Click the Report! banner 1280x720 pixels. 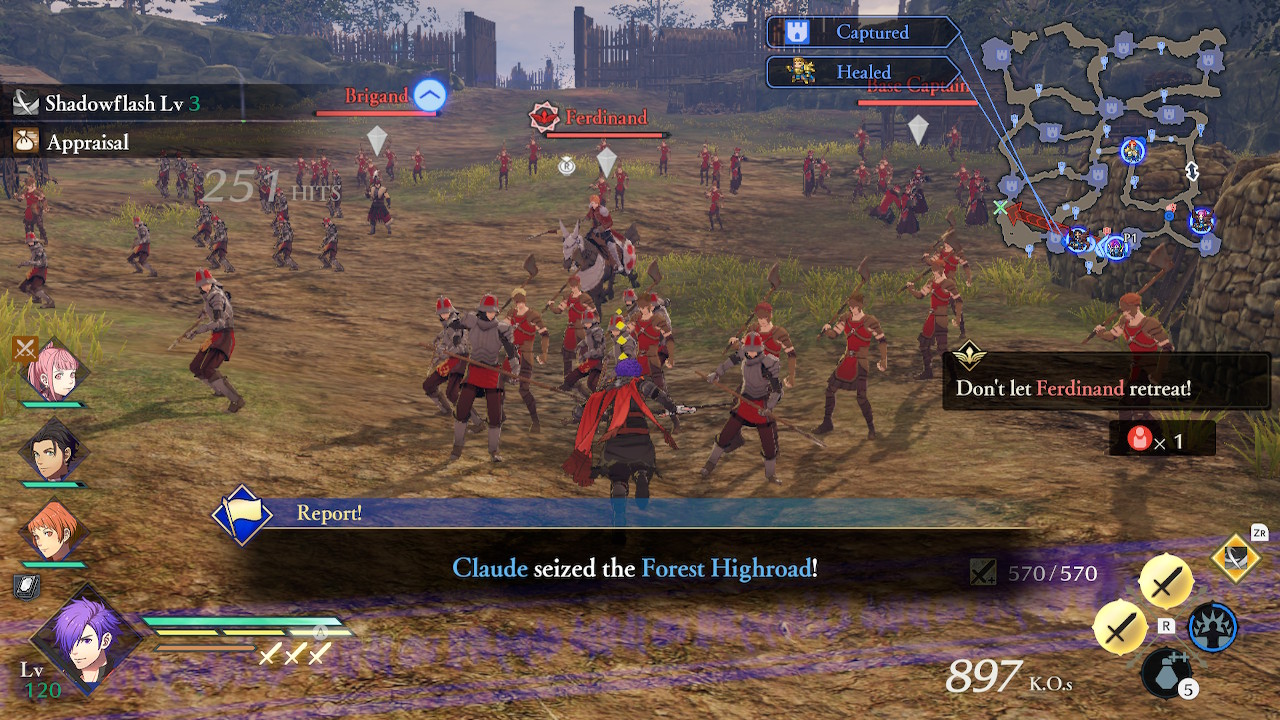pos(330,513)
